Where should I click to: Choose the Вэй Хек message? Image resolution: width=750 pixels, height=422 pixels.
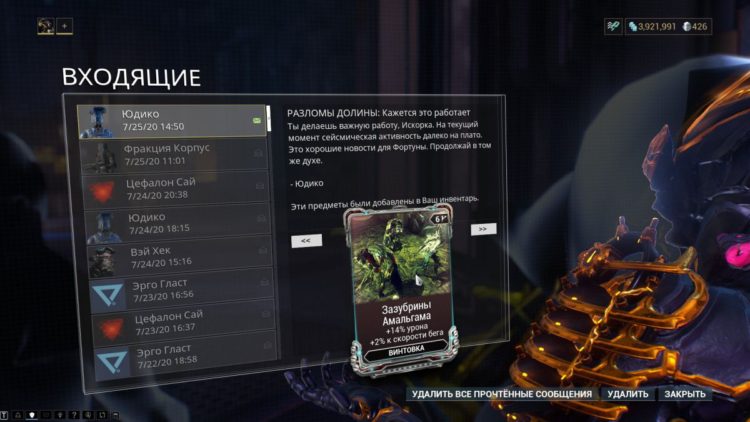[172, 256]
